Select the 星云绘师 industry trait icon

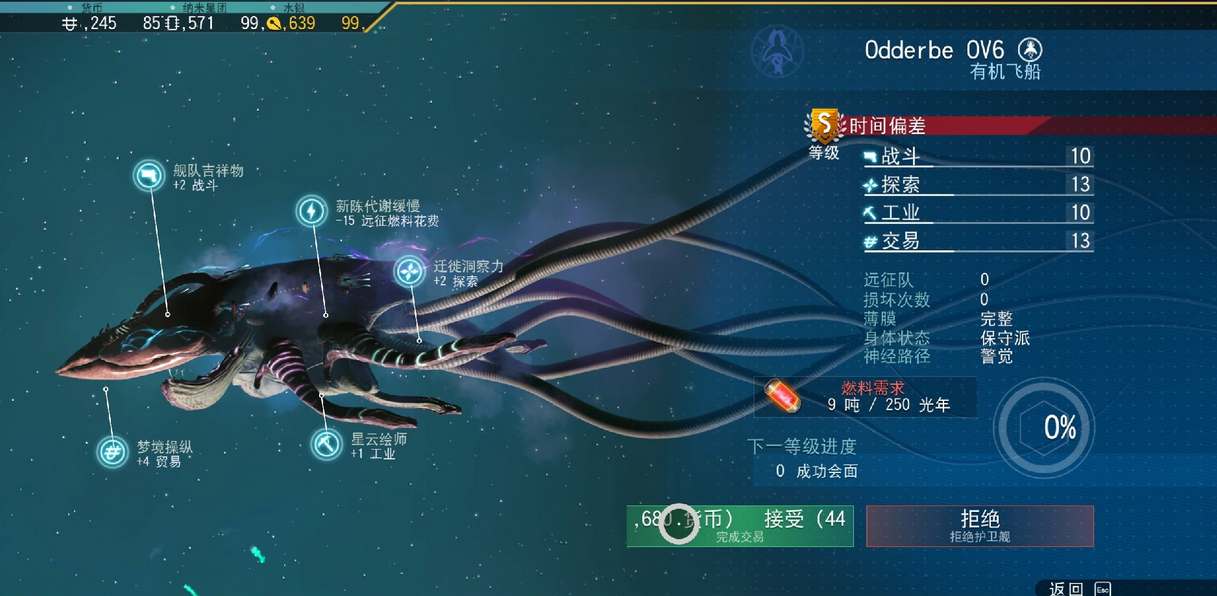(x=326, y=442)
